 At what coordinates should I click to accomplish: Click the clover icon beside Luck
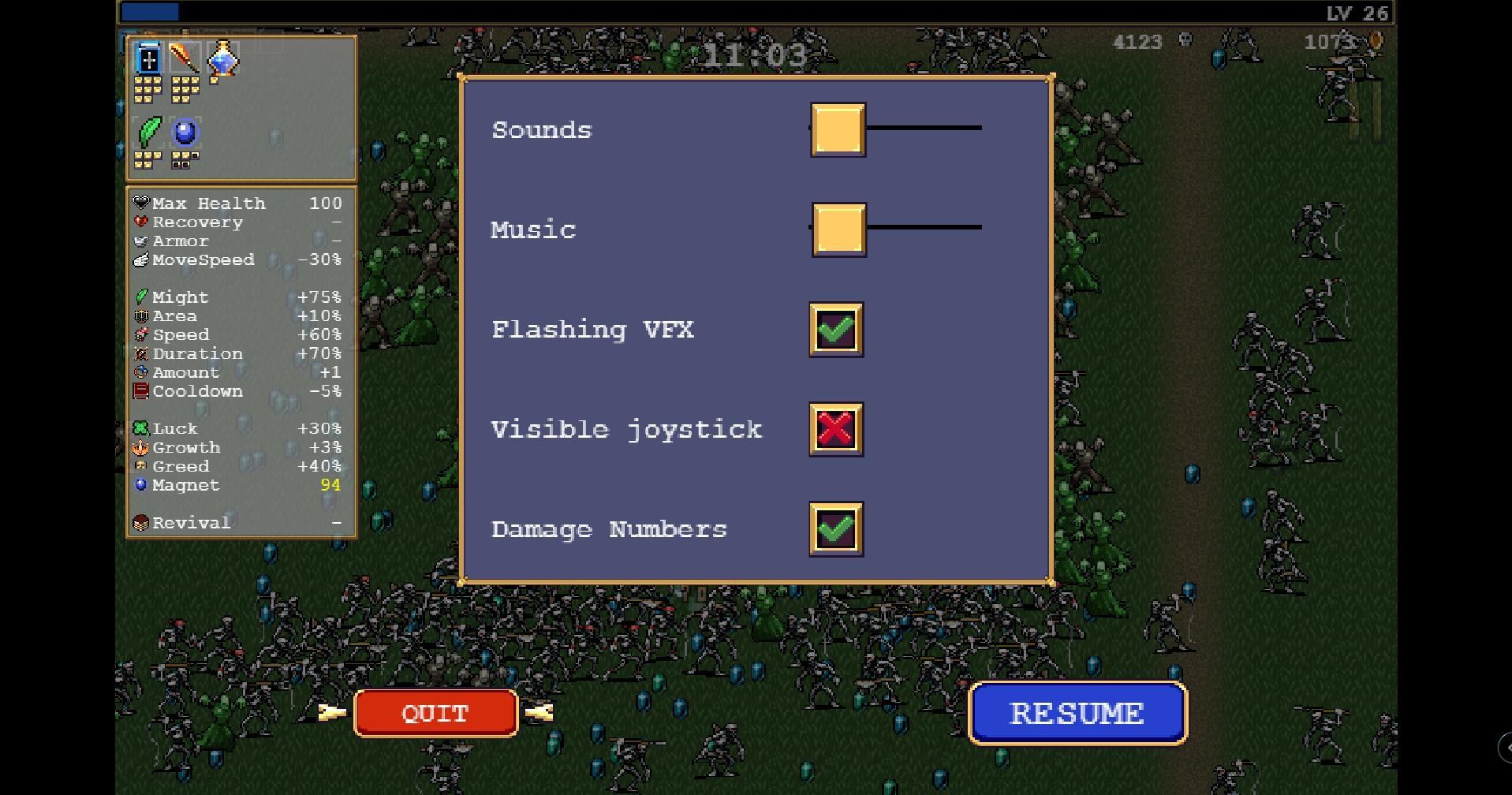click(142, 428)
